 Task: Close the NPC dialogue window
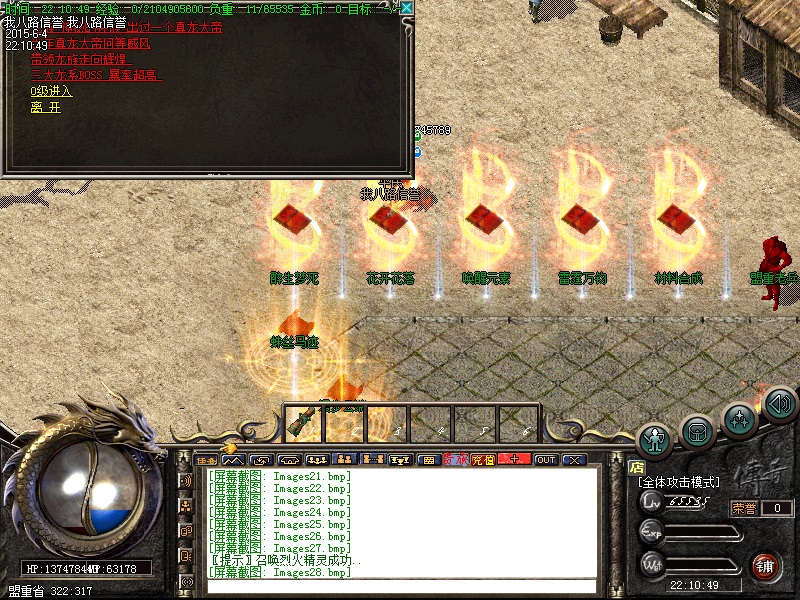coord(407,8)
